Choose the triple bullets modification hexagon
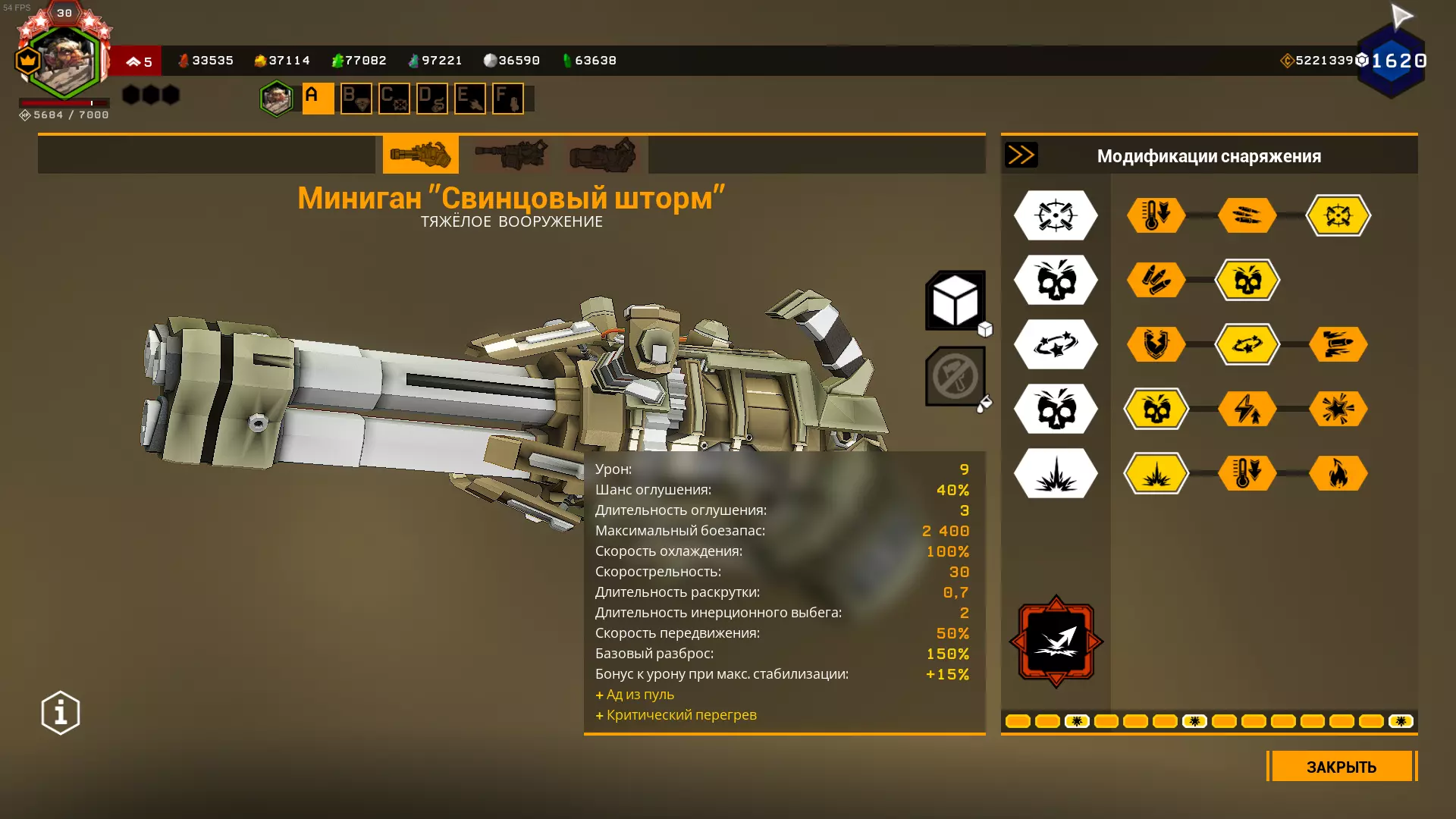The height and width of the screenshot is (819, 1456). pos(1247,215)
